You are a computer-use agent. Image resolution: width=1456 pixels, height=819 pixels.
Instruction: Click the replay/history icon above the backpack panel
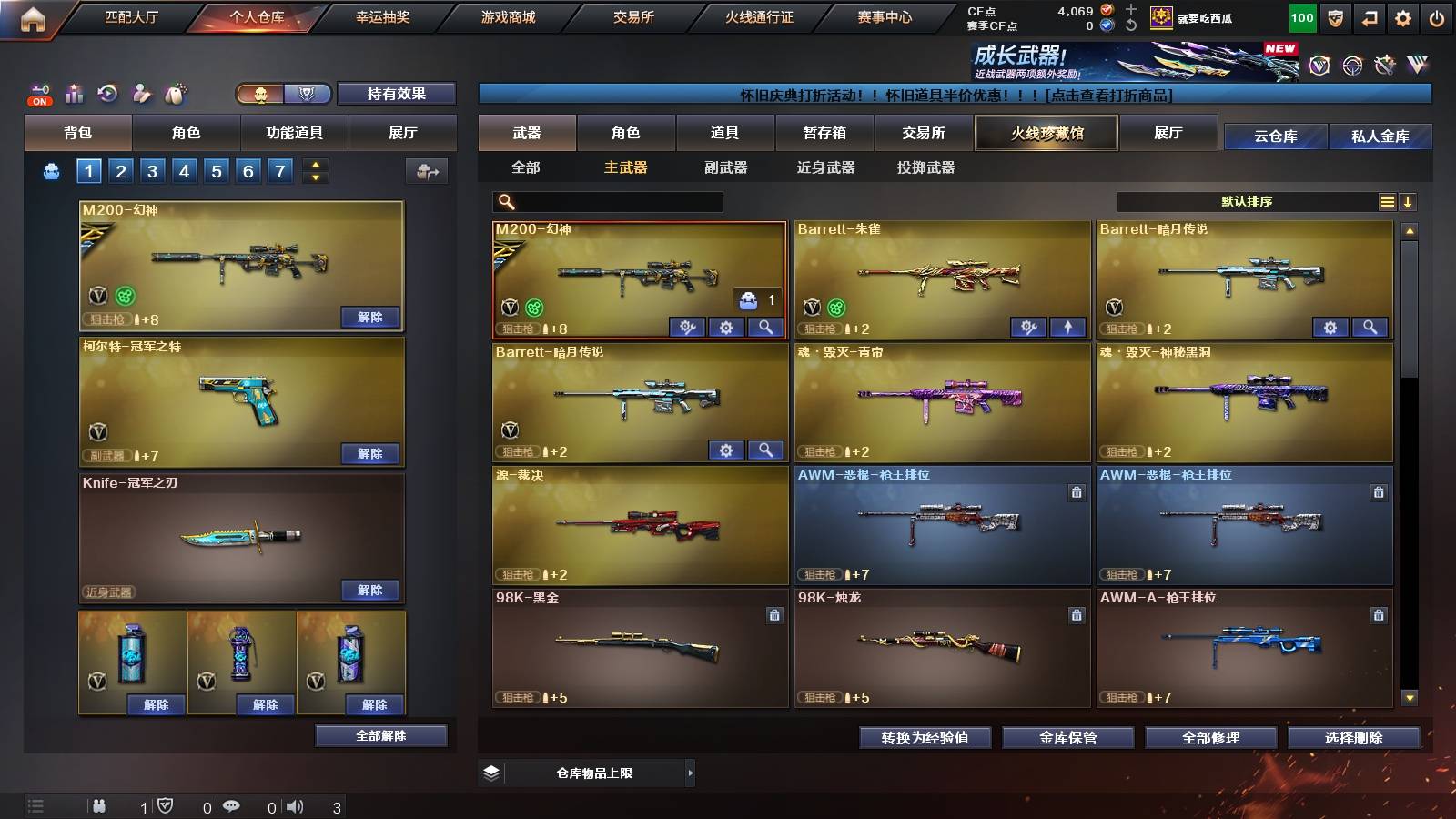(x=107, y=93)
